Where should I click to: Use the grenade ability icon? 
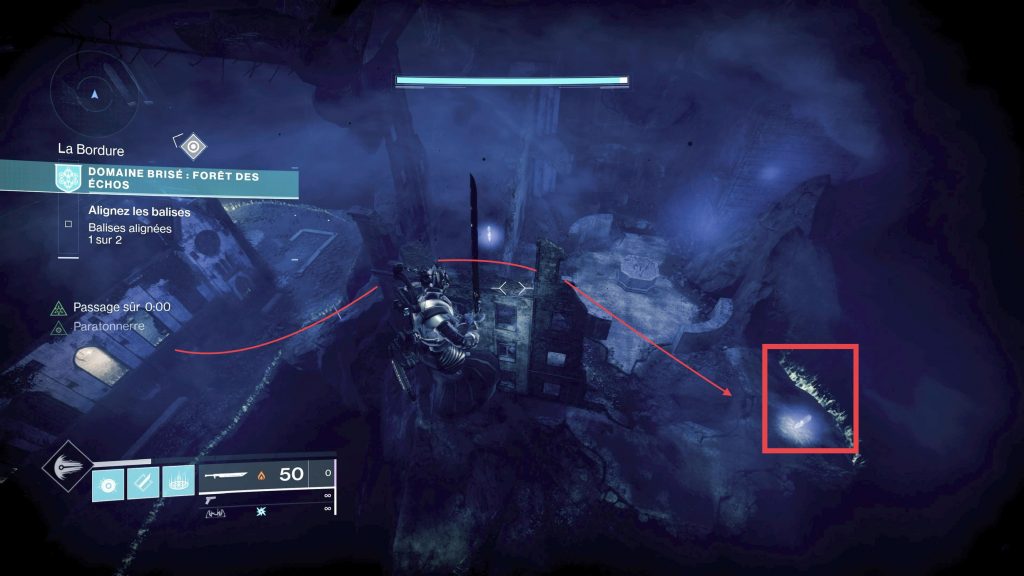point(108,484)
